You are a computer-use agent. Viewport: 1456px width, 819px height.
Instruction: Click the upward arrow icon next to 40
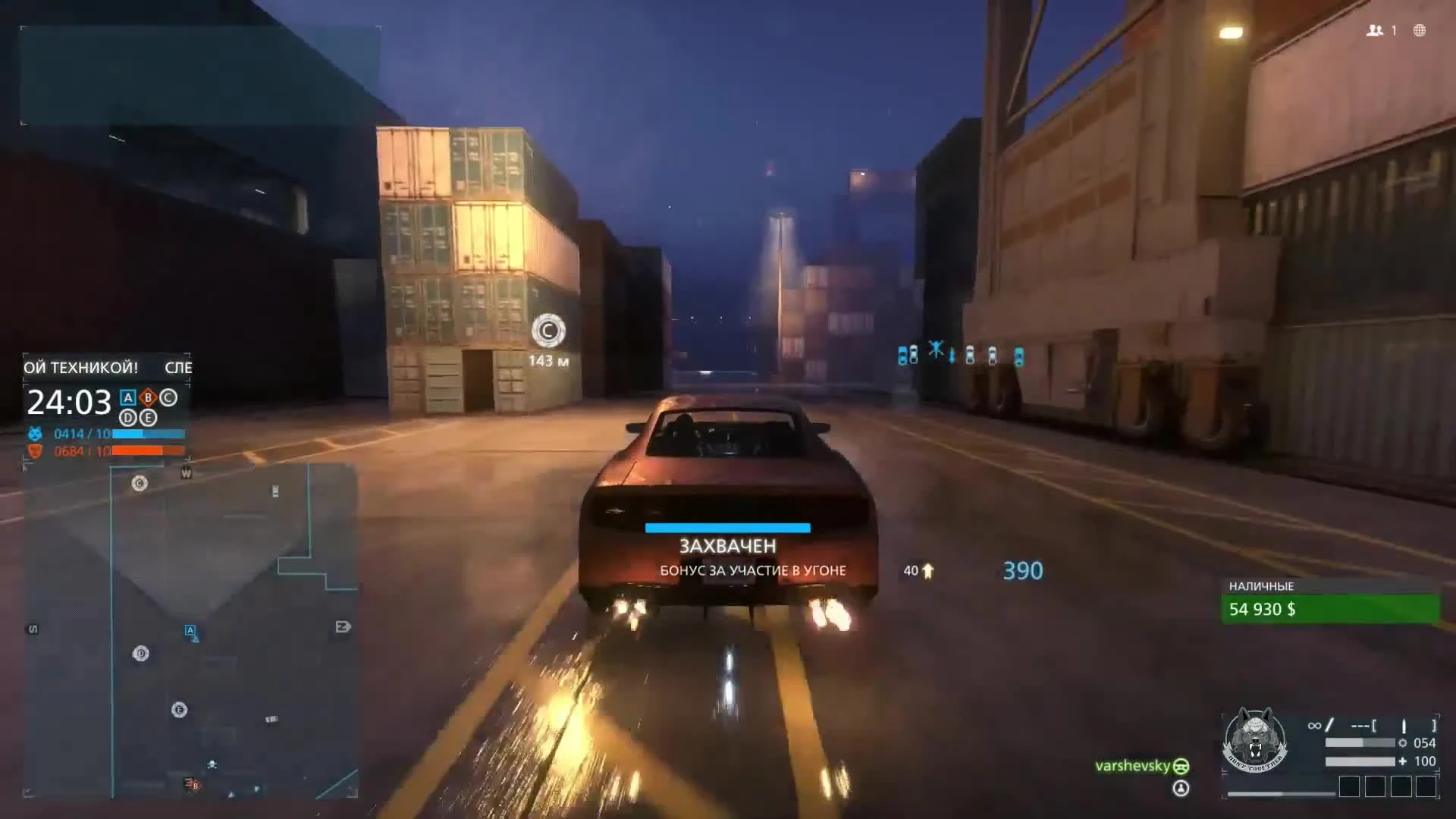coord(926,571)
